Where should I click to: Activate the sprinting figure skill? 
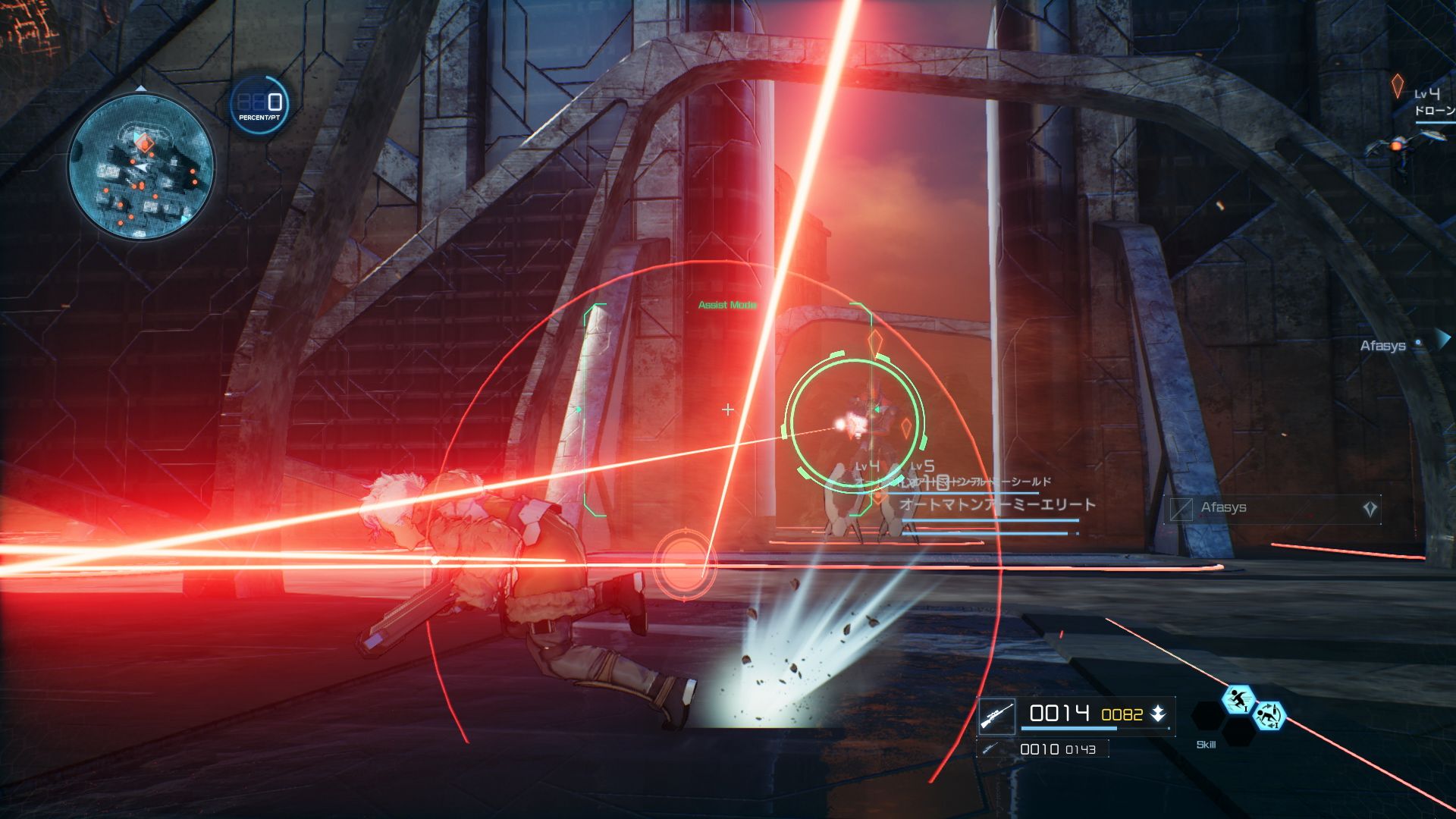(1238, 698)
